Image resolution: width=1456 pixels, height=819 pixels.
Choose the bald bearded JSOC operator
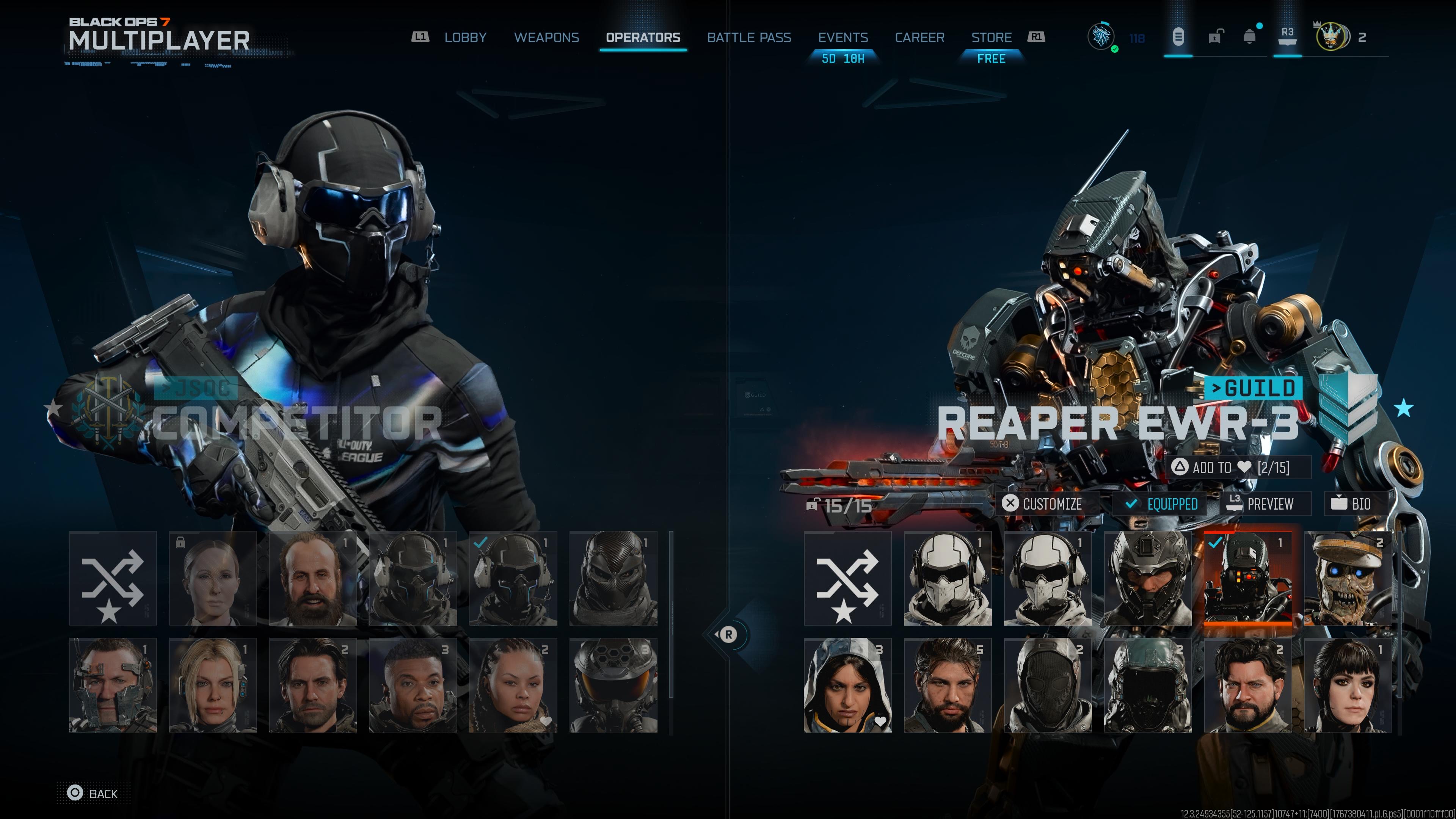312,577
